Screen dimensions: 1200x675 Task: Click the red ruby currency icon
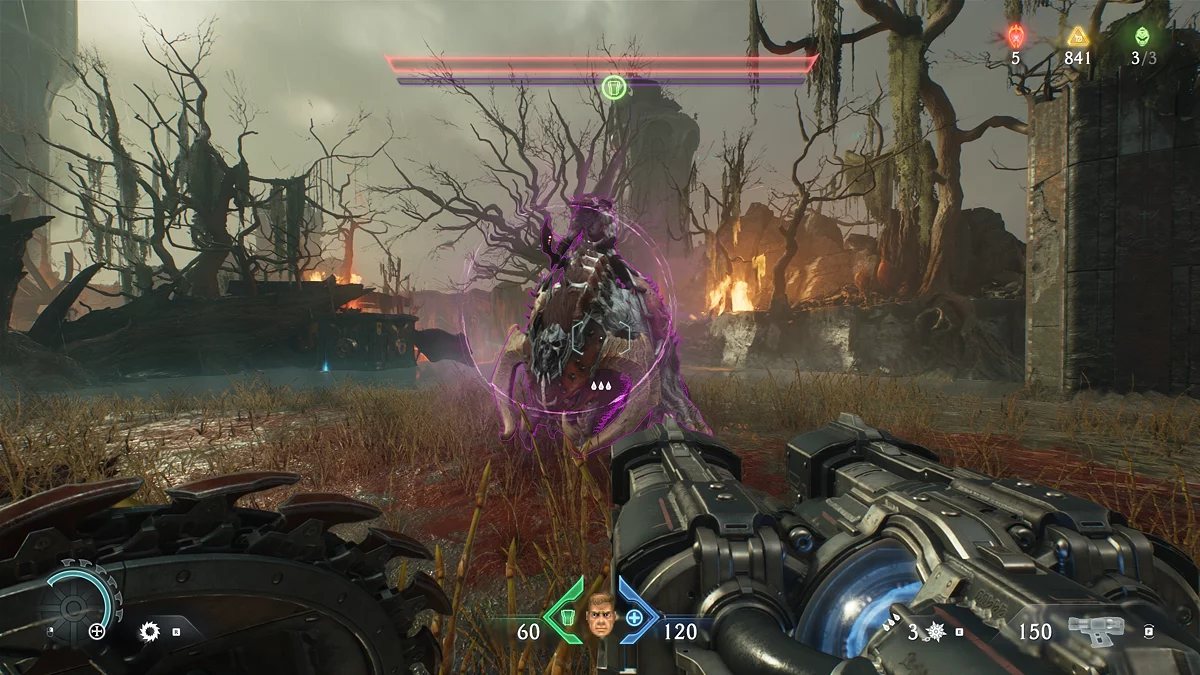coord(1015,37)
